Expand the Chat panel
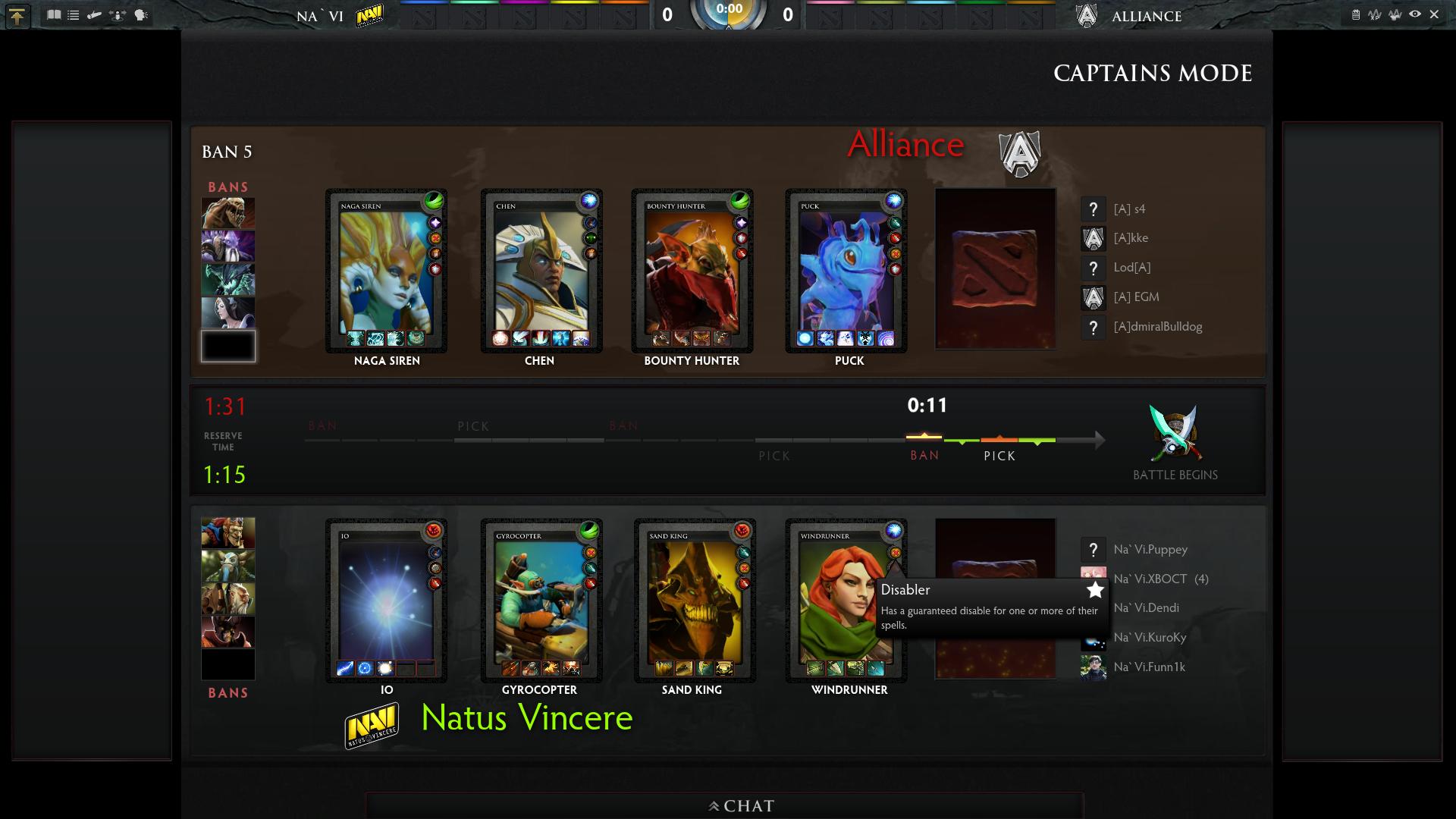The width and height of the screenshot is (1456, 819). click(x=742, y=805)
